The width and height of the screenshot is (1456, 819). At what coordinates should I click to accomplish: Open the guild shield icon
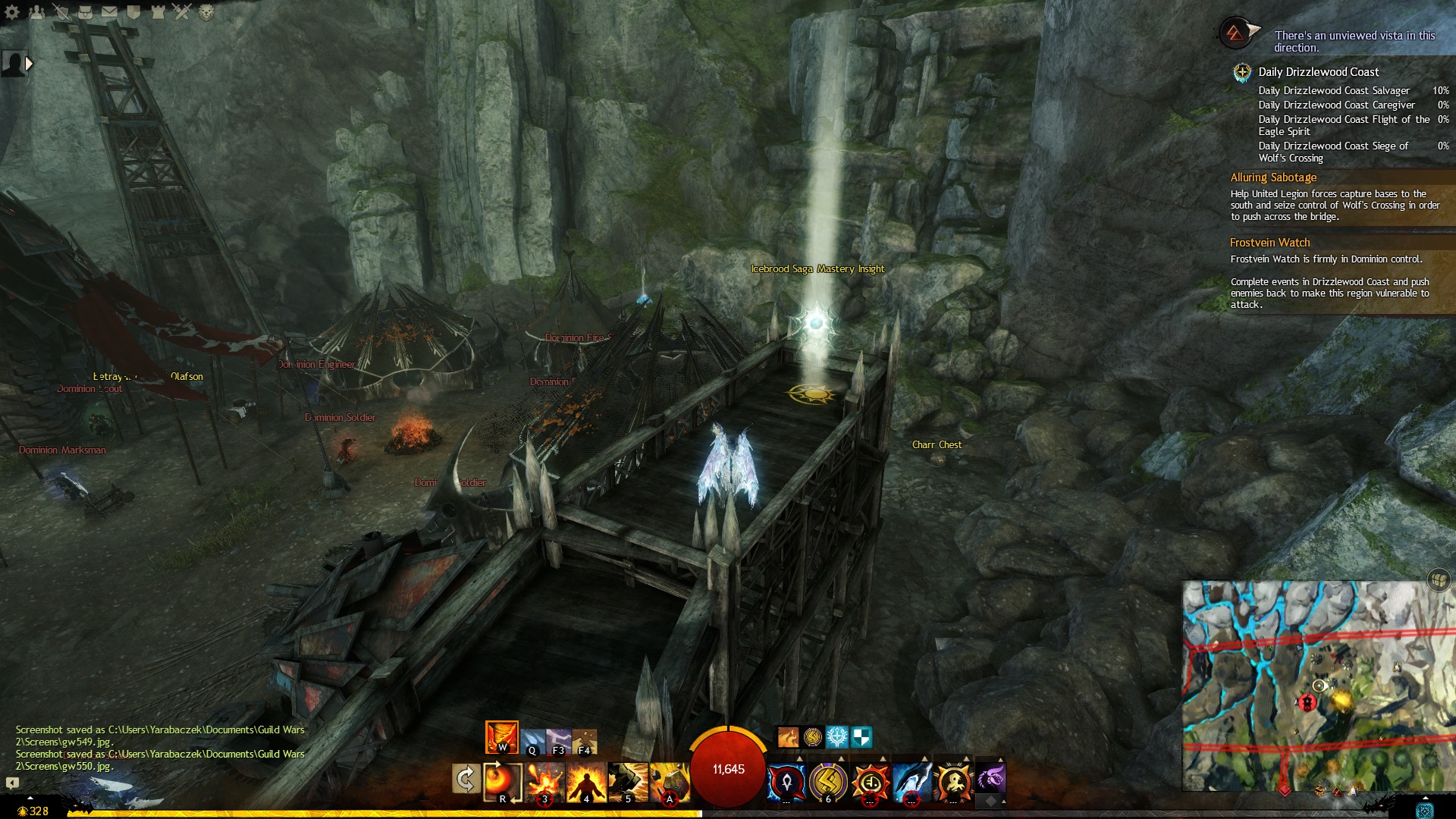click(x=134, y=11)
